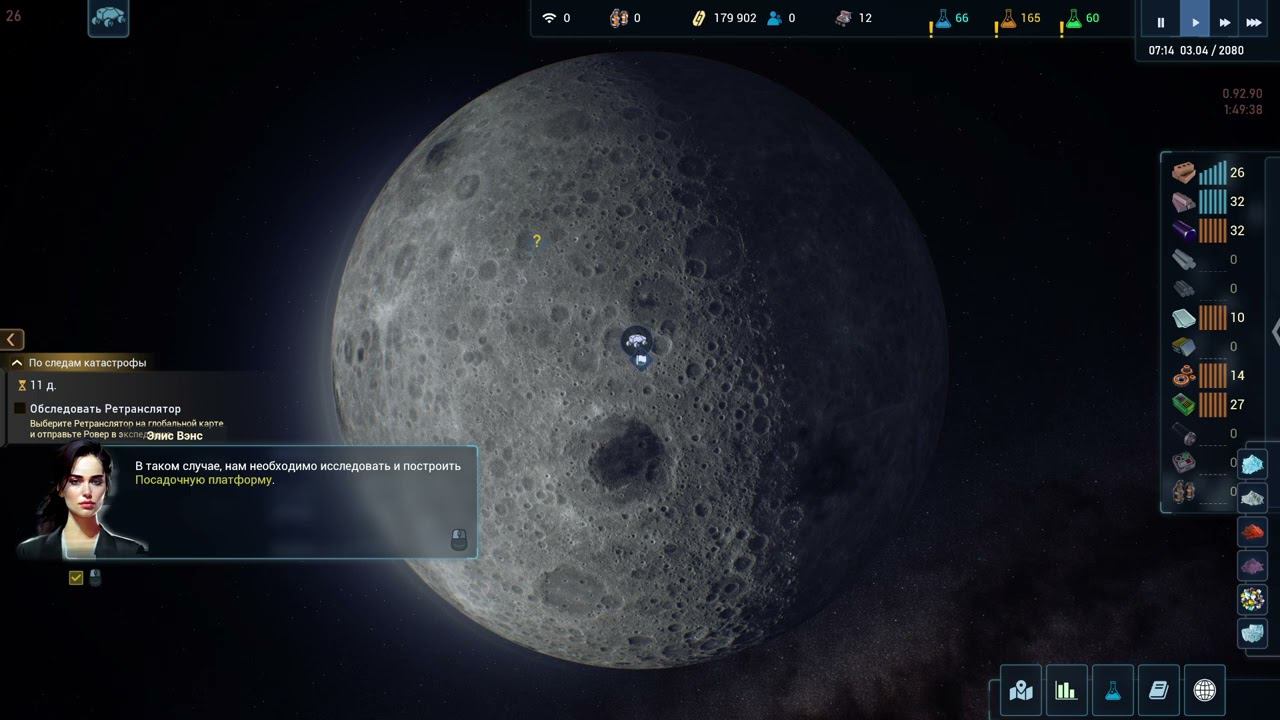The height and width of the screenshot is (720, 1280).
Task: Collapse the left quest panel with the arrow
Action: pos(12,340)
